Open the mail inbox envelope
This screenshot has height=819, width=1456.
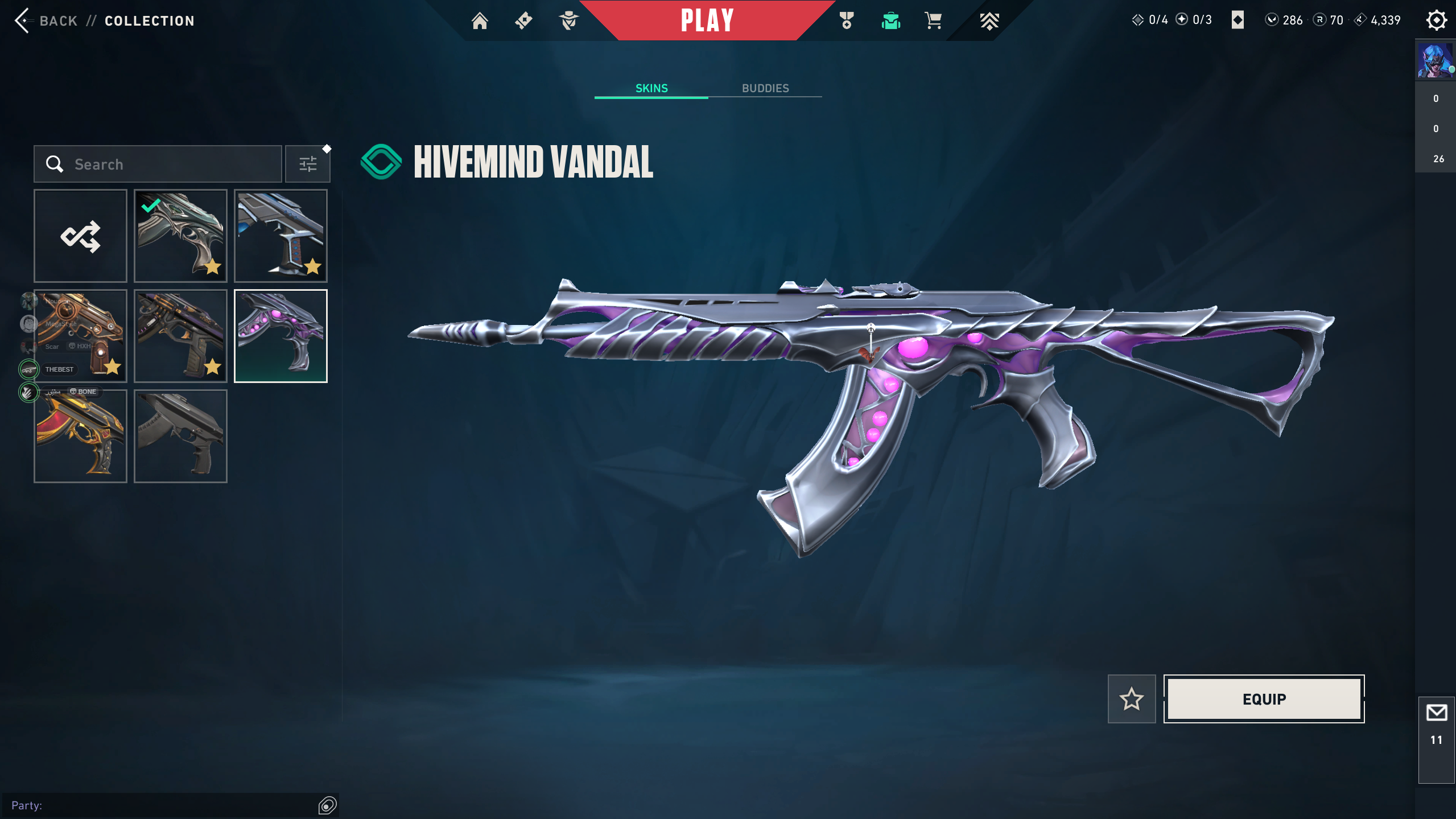click(1436, 713)
